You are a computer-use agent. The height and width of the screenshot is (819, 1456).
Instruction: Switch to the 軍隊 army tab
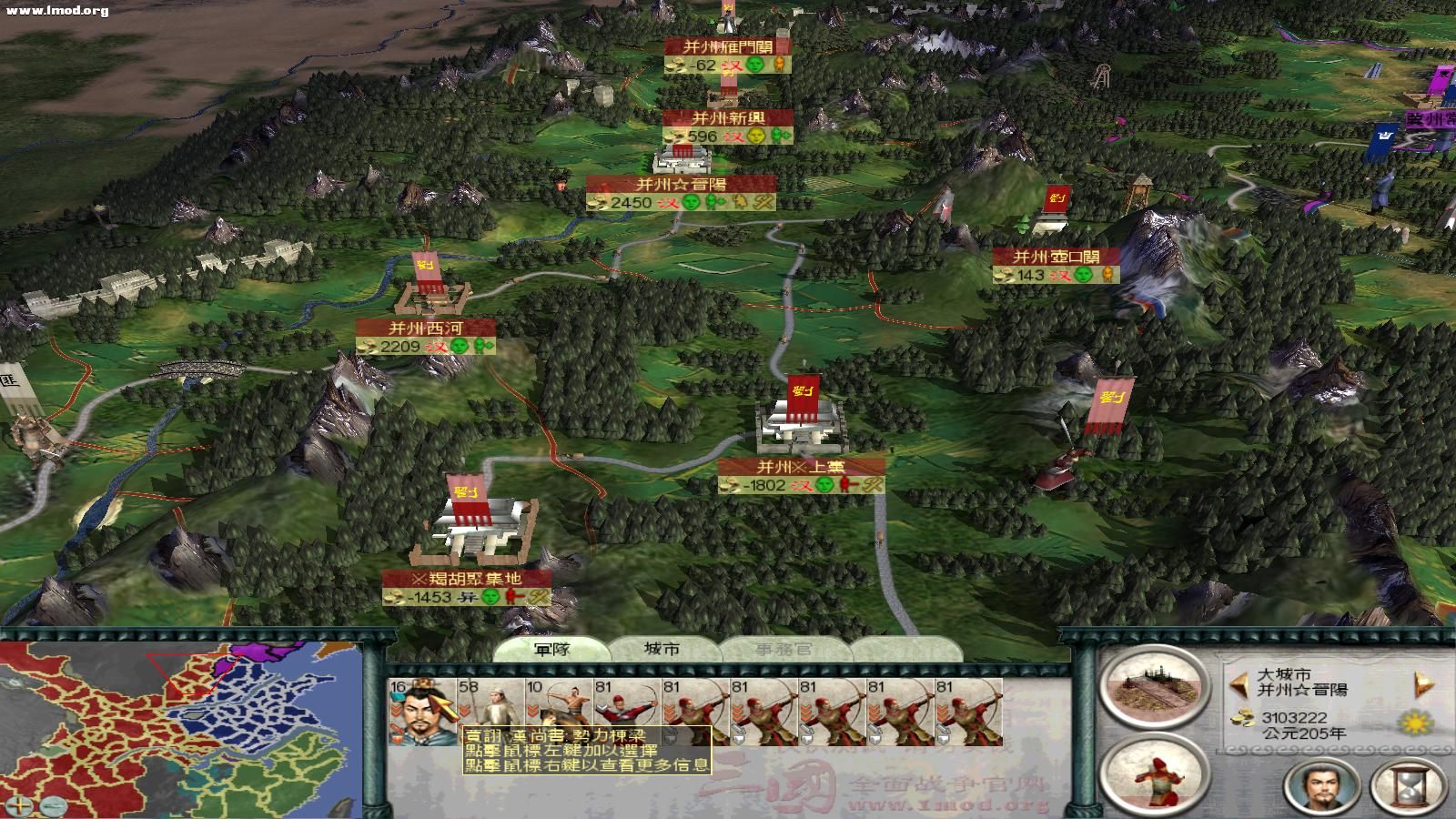pos(551,650)
